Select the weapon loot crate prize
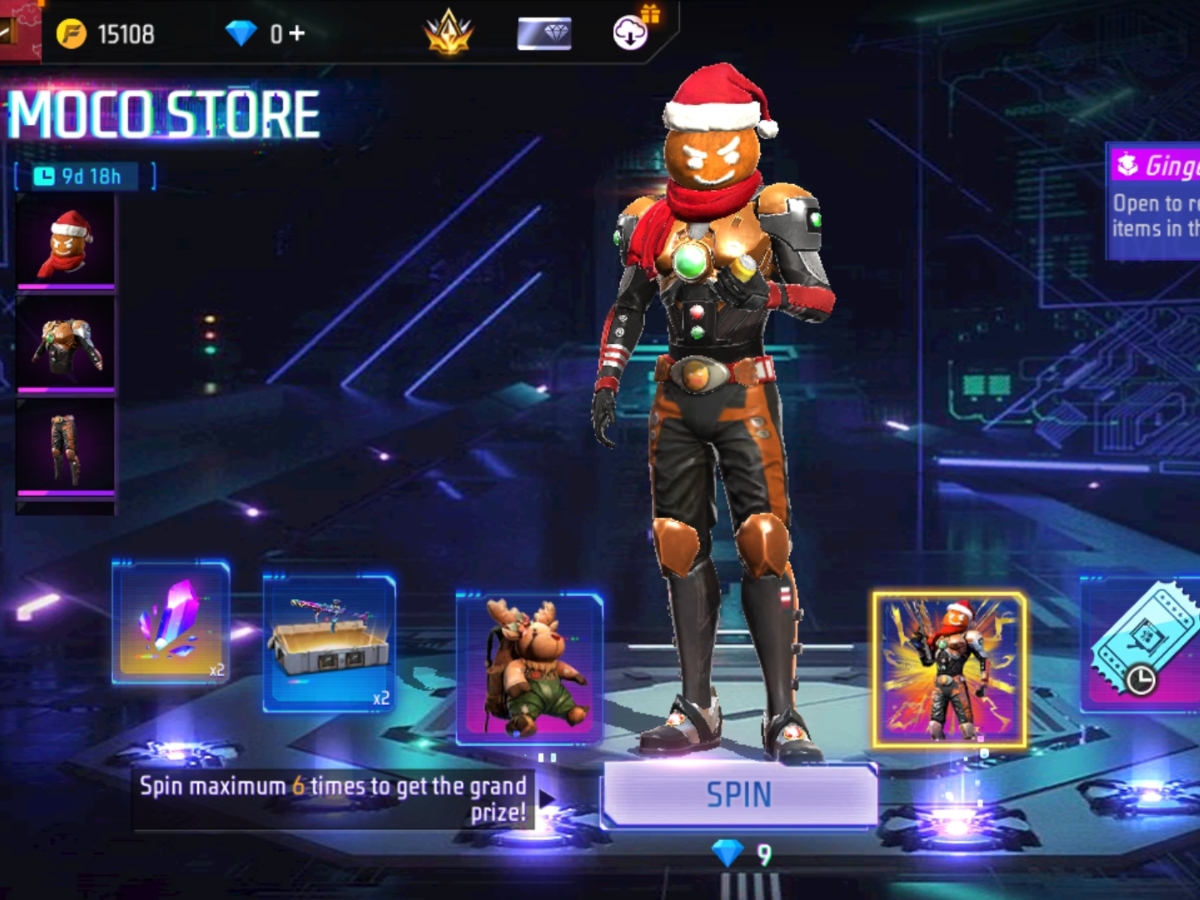 (329, 642)
